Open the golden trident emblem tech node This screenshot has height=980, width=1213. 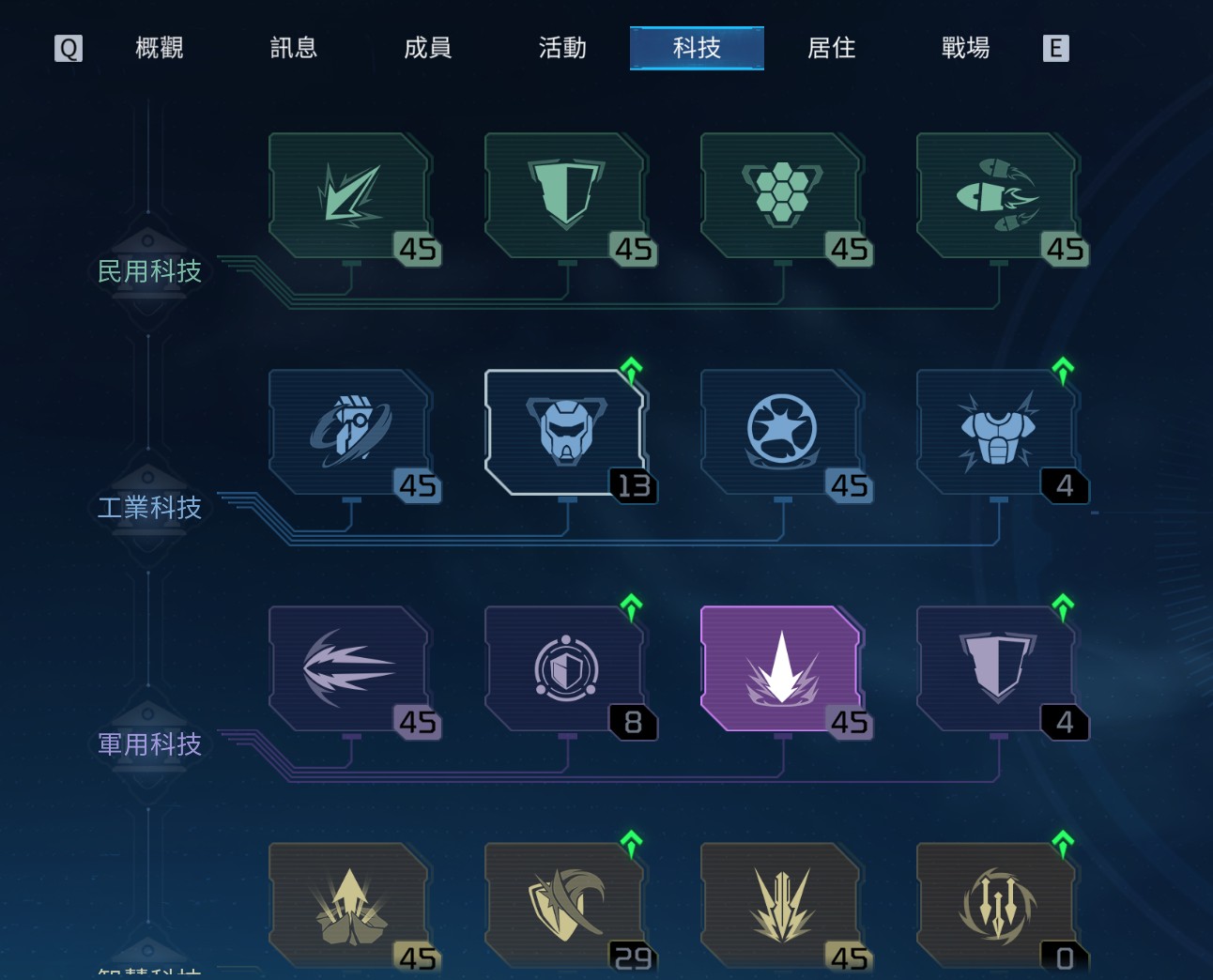997,905
